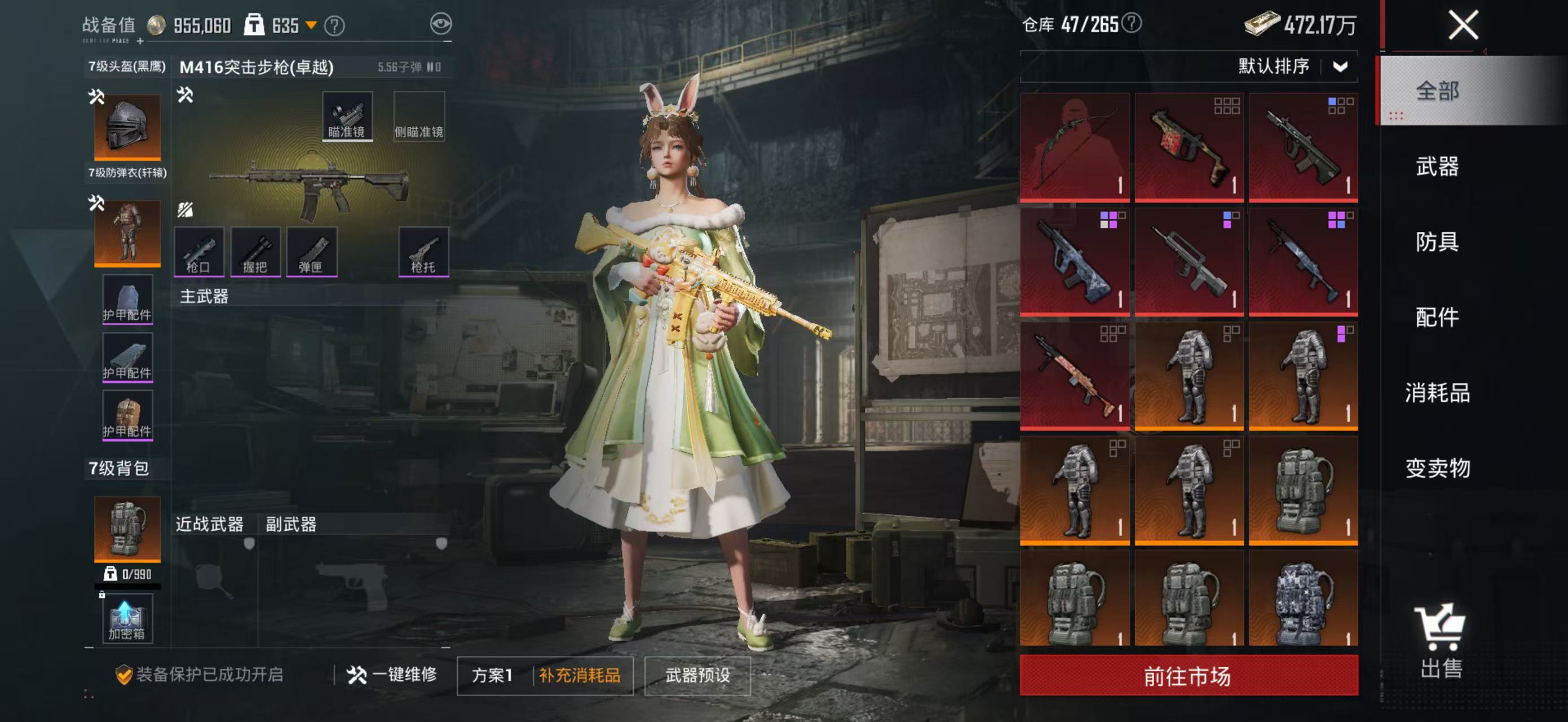Click the 0/990 backpack capacity bar

pos(126,574)
